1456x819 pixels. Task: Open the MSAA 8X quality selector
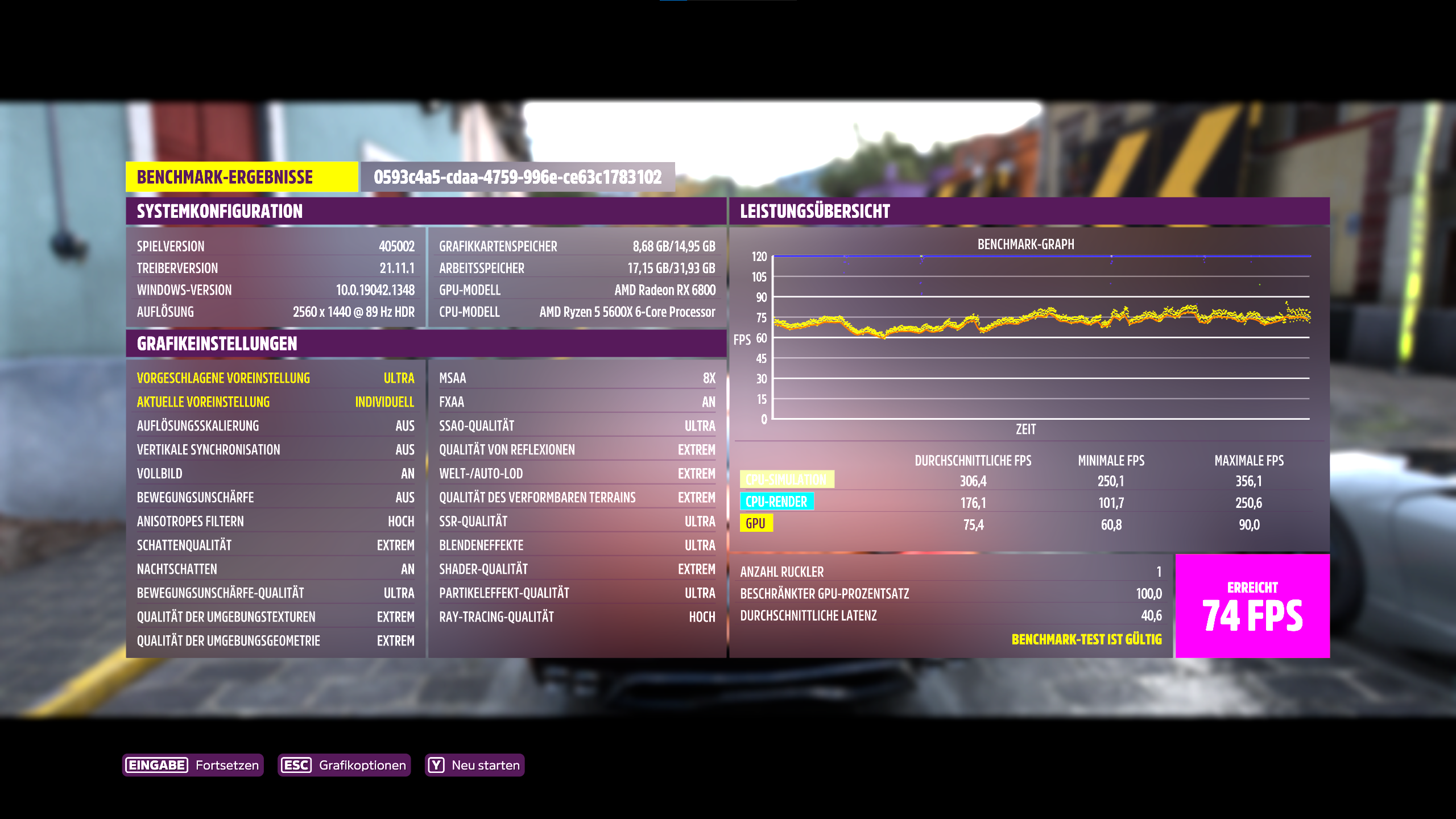(576, 378)
